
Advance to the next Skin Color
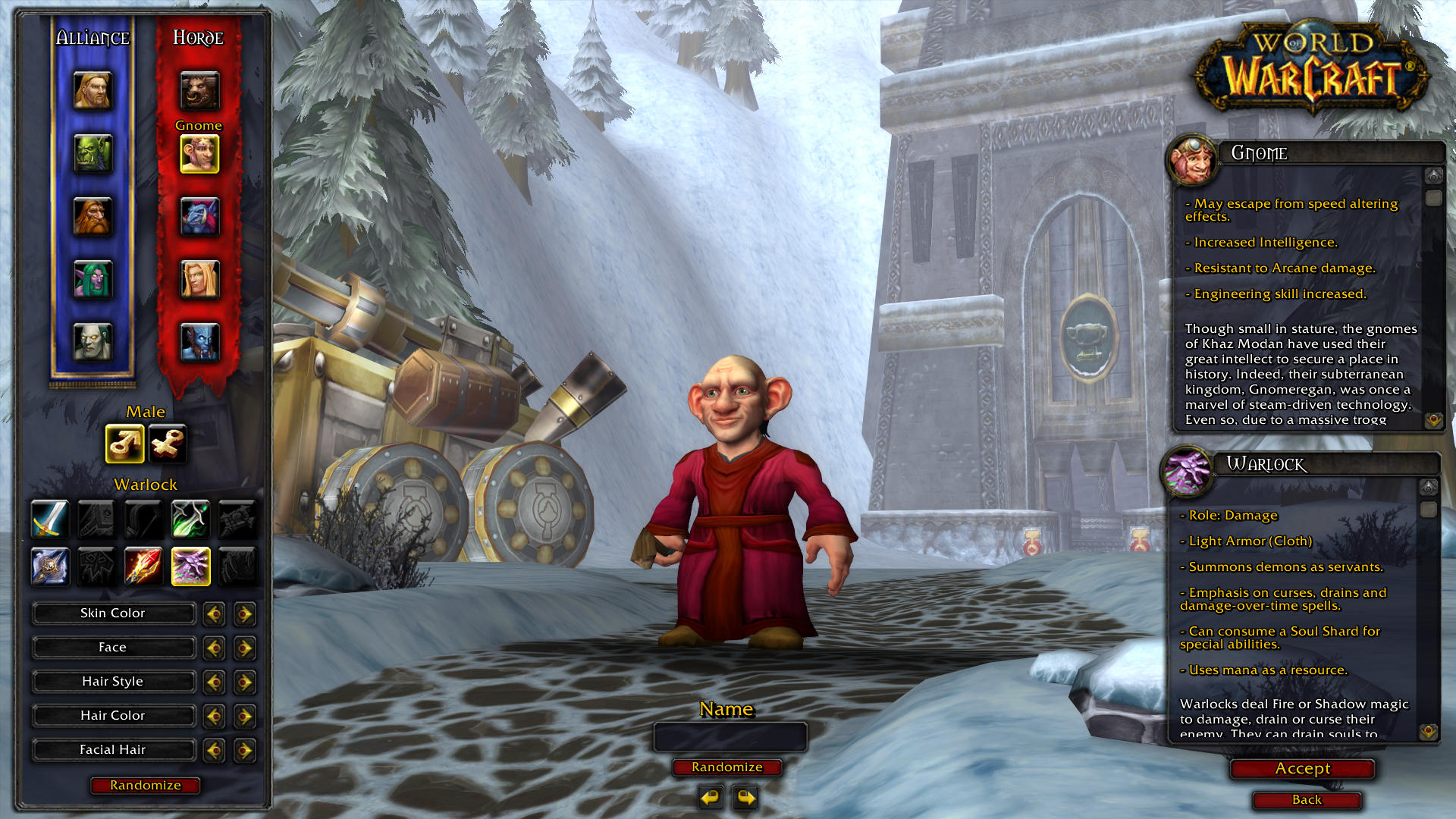pyautogui.click(x=244, y=613)
